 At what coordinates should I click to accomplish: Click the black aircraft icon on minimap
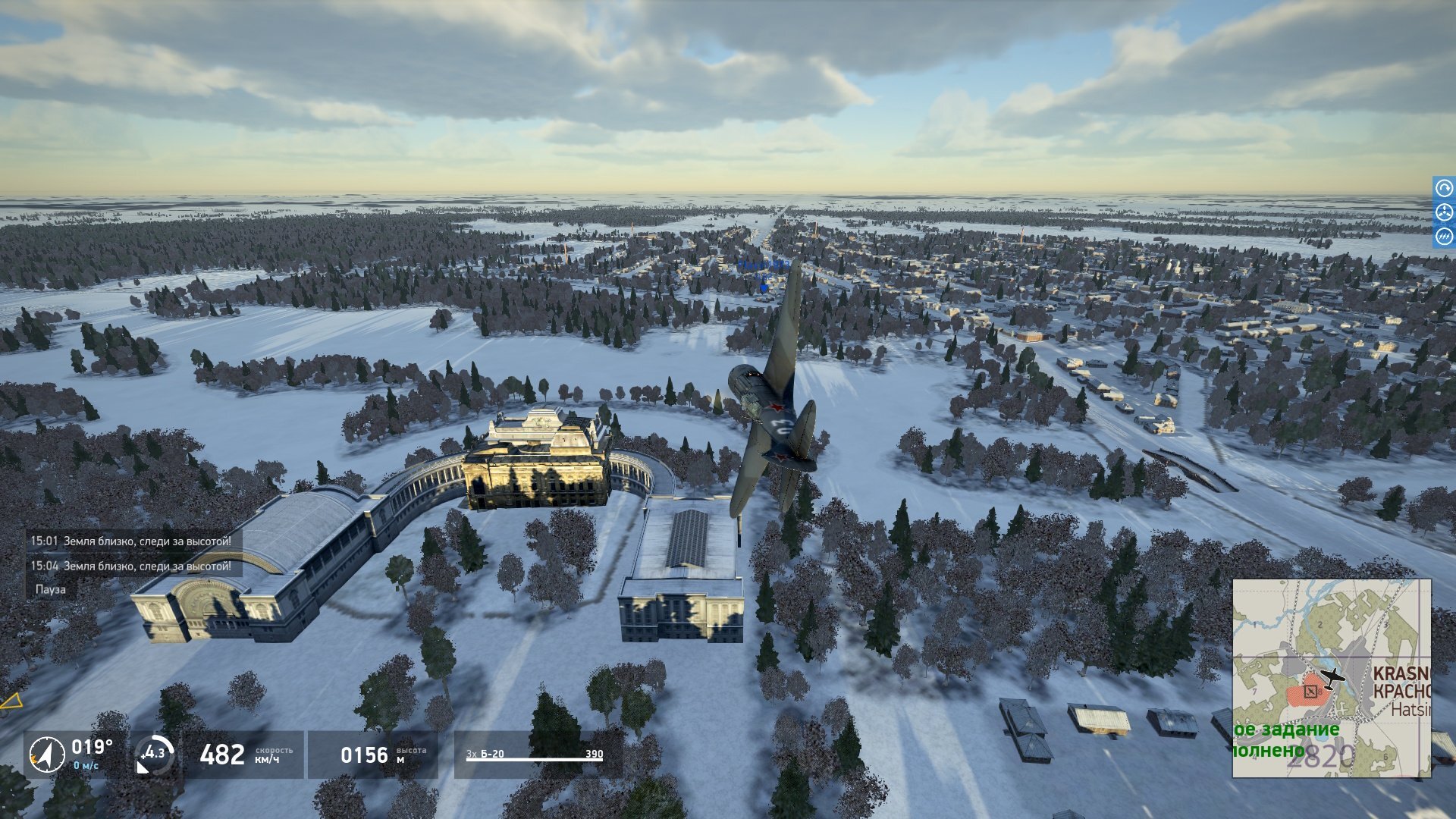tap(1331, 676)
